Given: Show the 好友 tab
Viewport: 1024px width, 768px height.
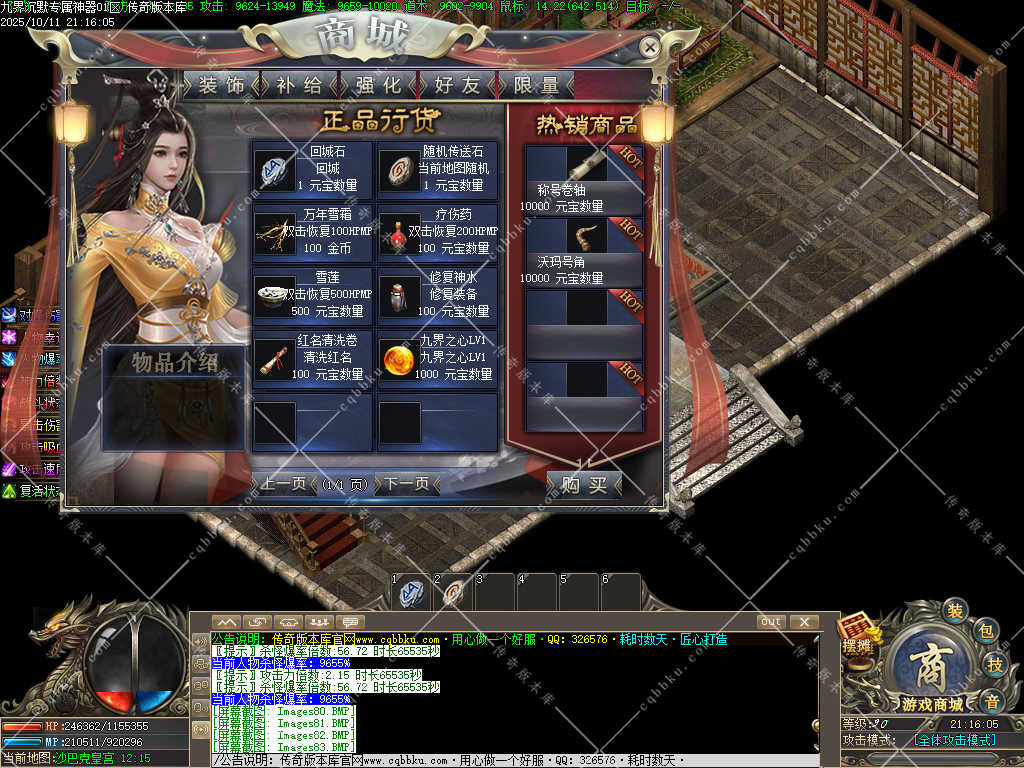Looking at the screenshot, I should 457,85.
